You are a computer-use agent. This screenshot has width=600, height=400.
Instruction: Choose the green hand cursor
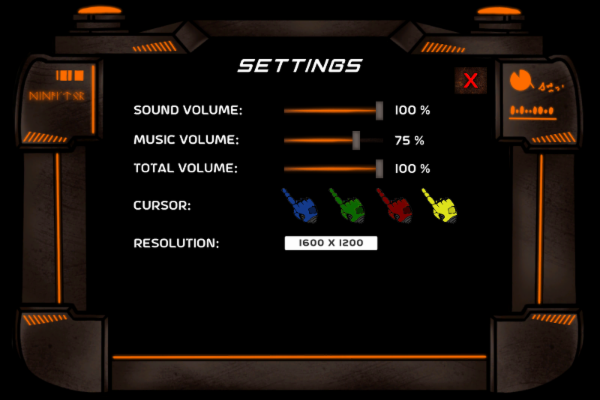pos(345,205)
